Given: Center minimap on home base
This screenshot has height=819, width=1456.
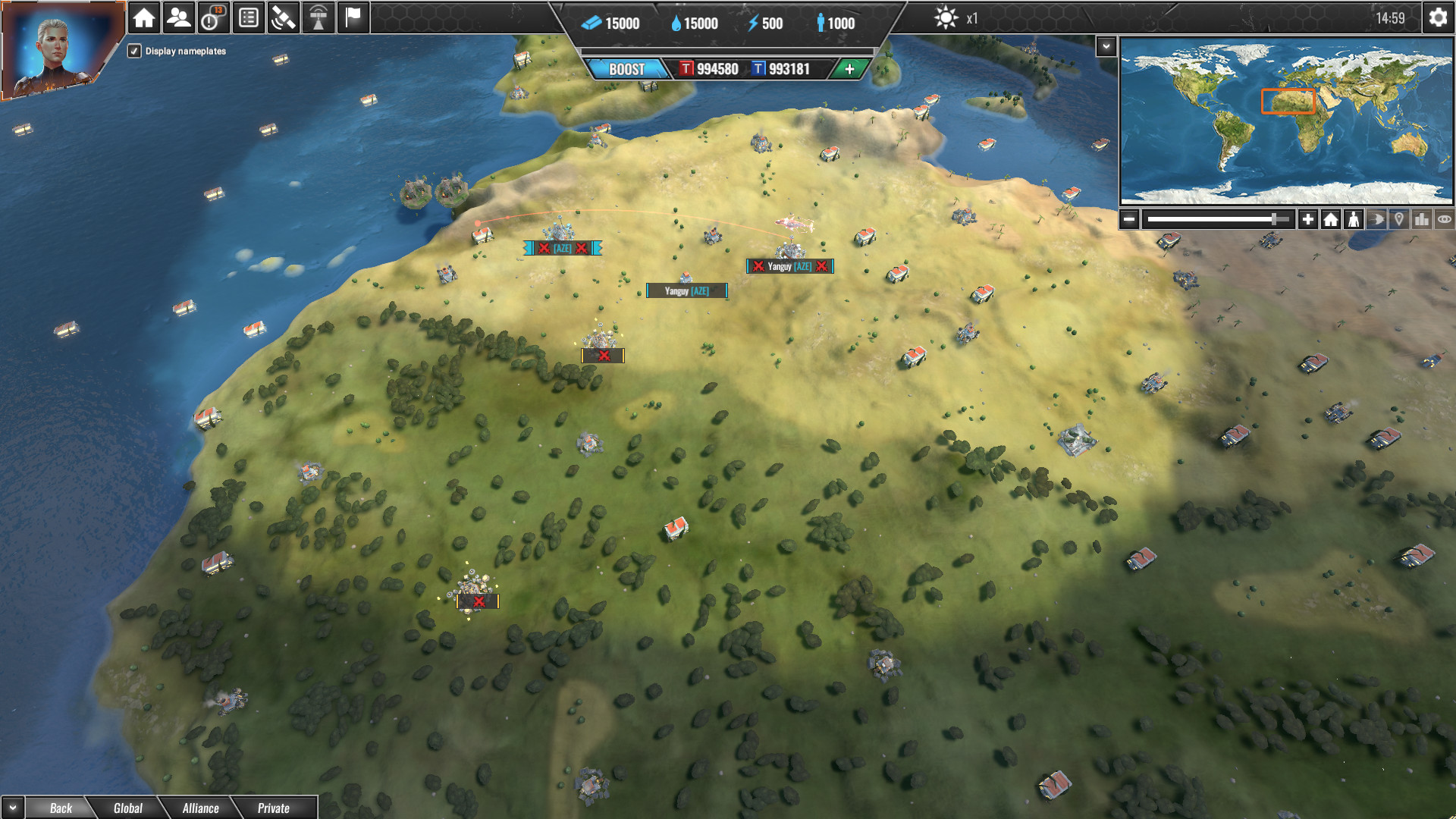Looking at the screenshot, I should pyautogui.click(x=1332, y=218).
